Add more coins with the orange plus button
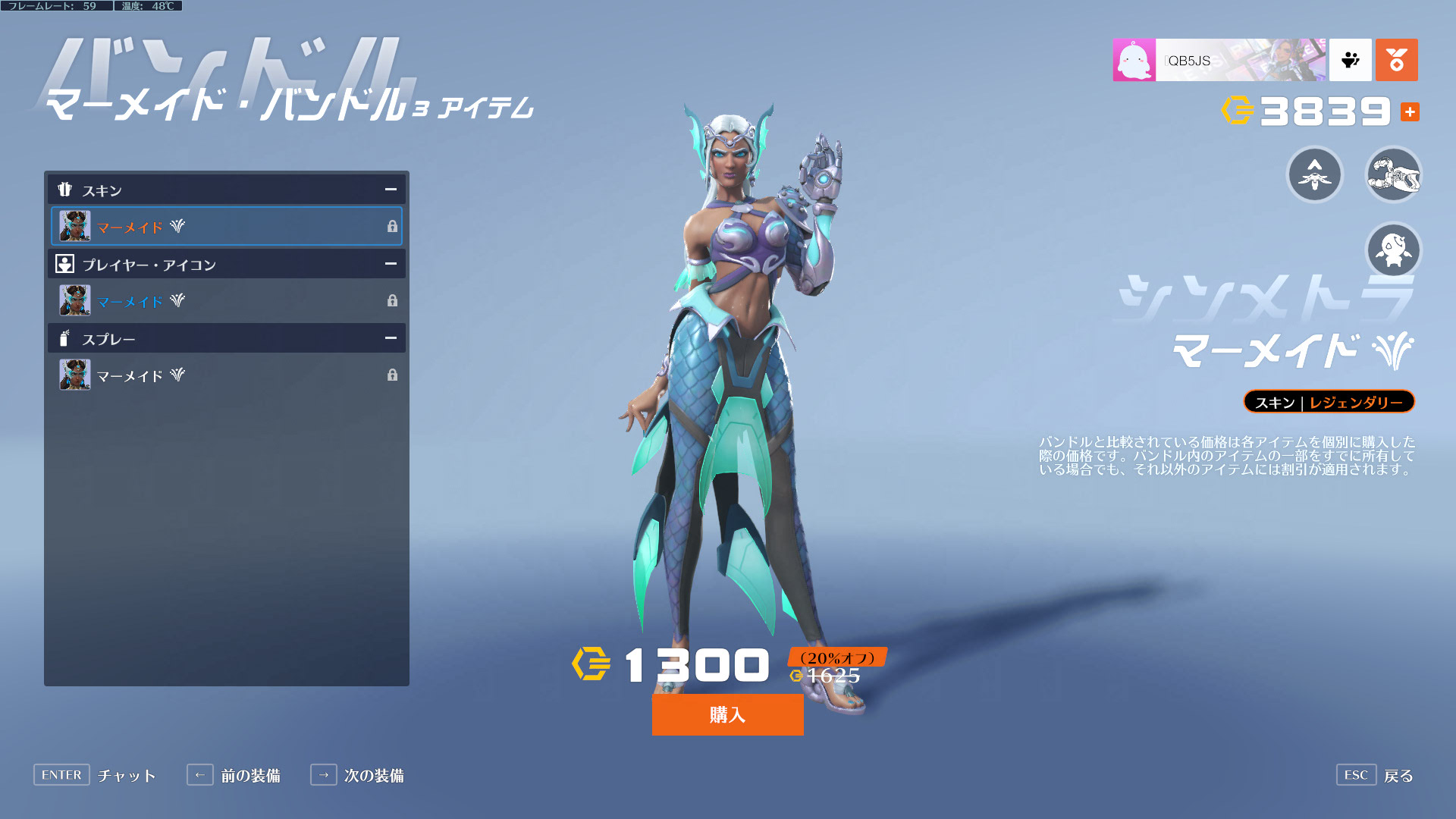Viewport: 1456px width, 819px height. coord(1410,112)
